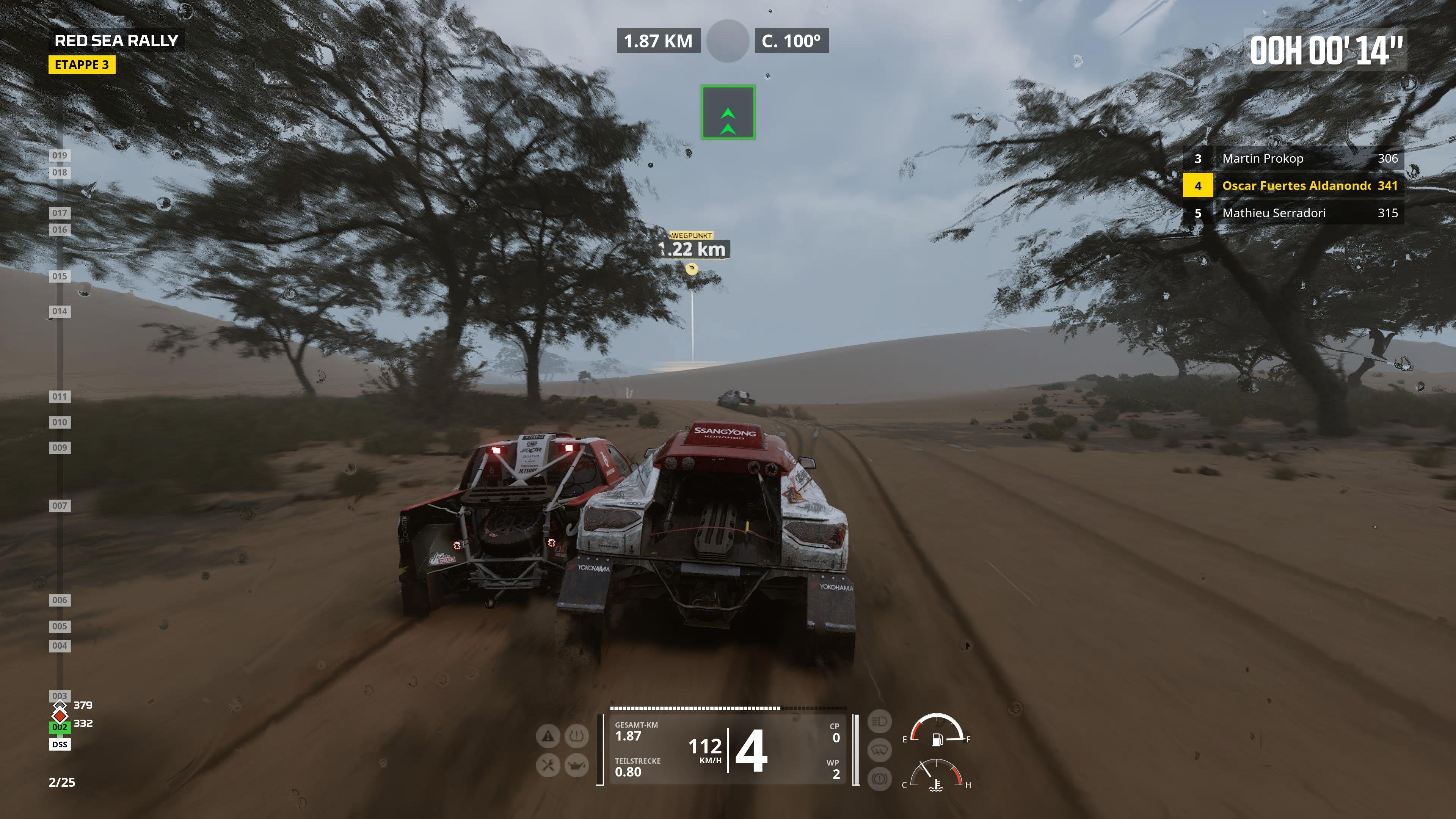Toggle the headlights indicator icon
This screenshot has width=1456, height=819.
880,722
